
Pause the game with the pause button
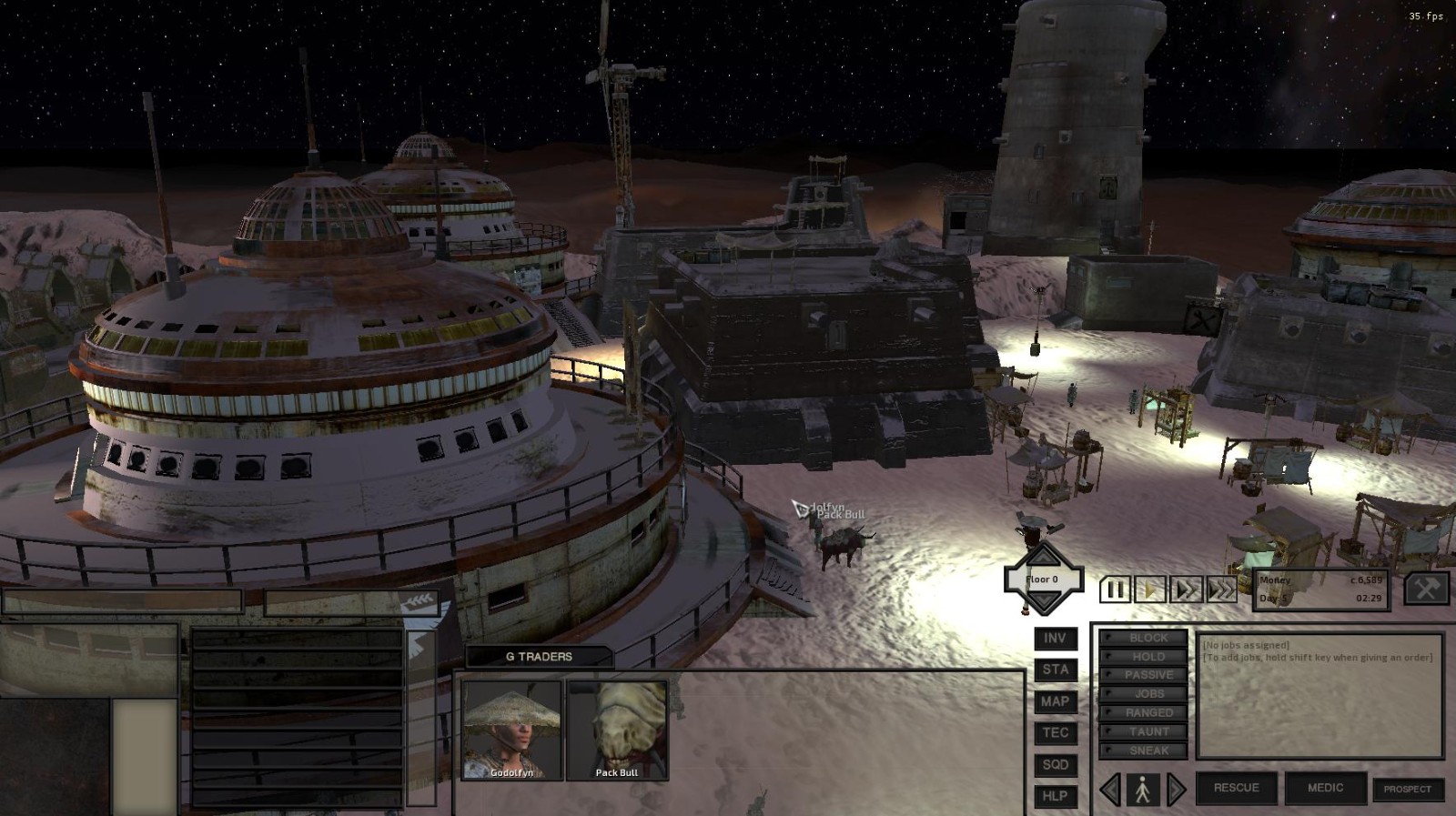(1115, 589)
